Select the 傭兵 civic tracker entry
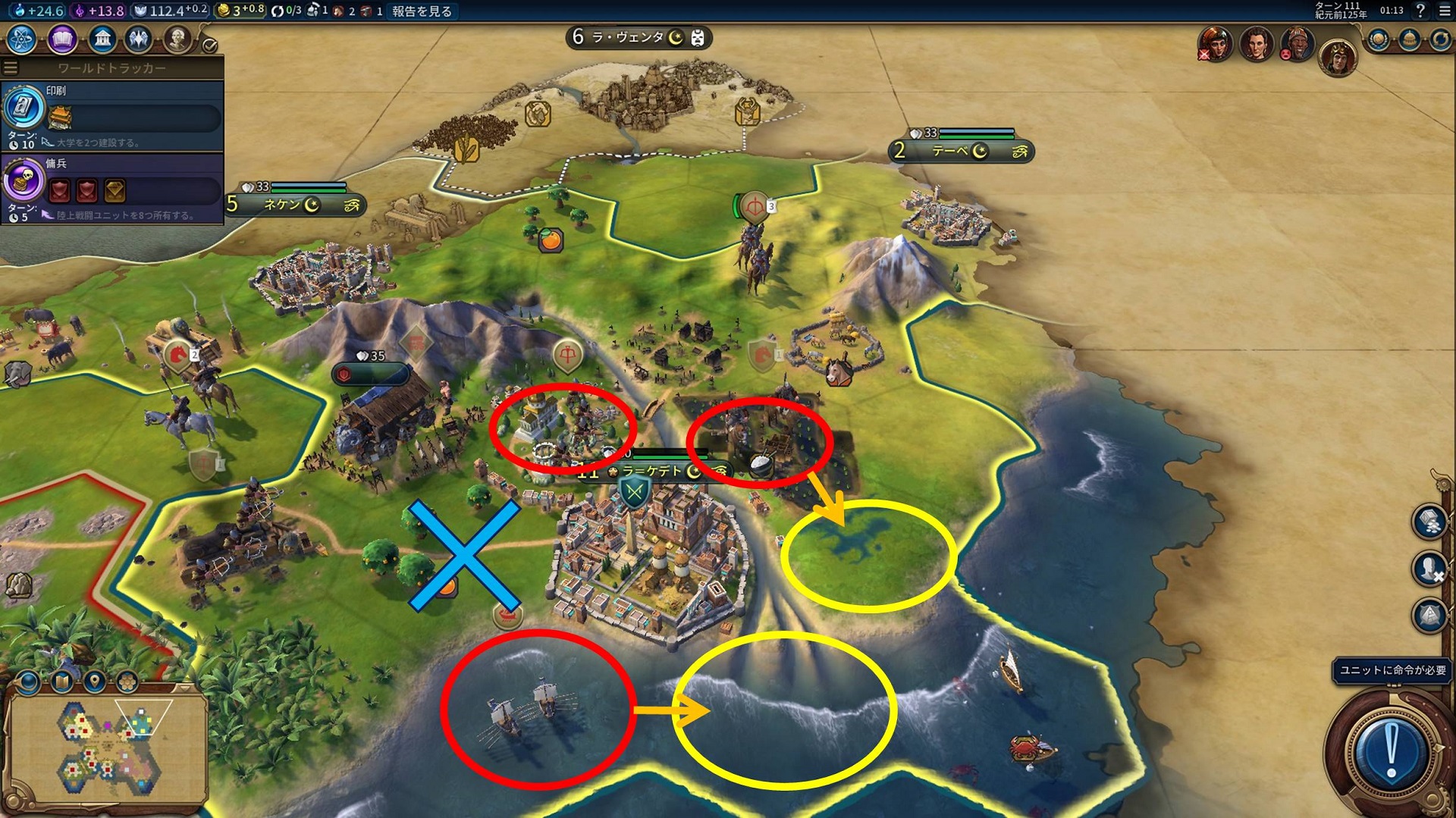1456x818 pixels. 112,188
